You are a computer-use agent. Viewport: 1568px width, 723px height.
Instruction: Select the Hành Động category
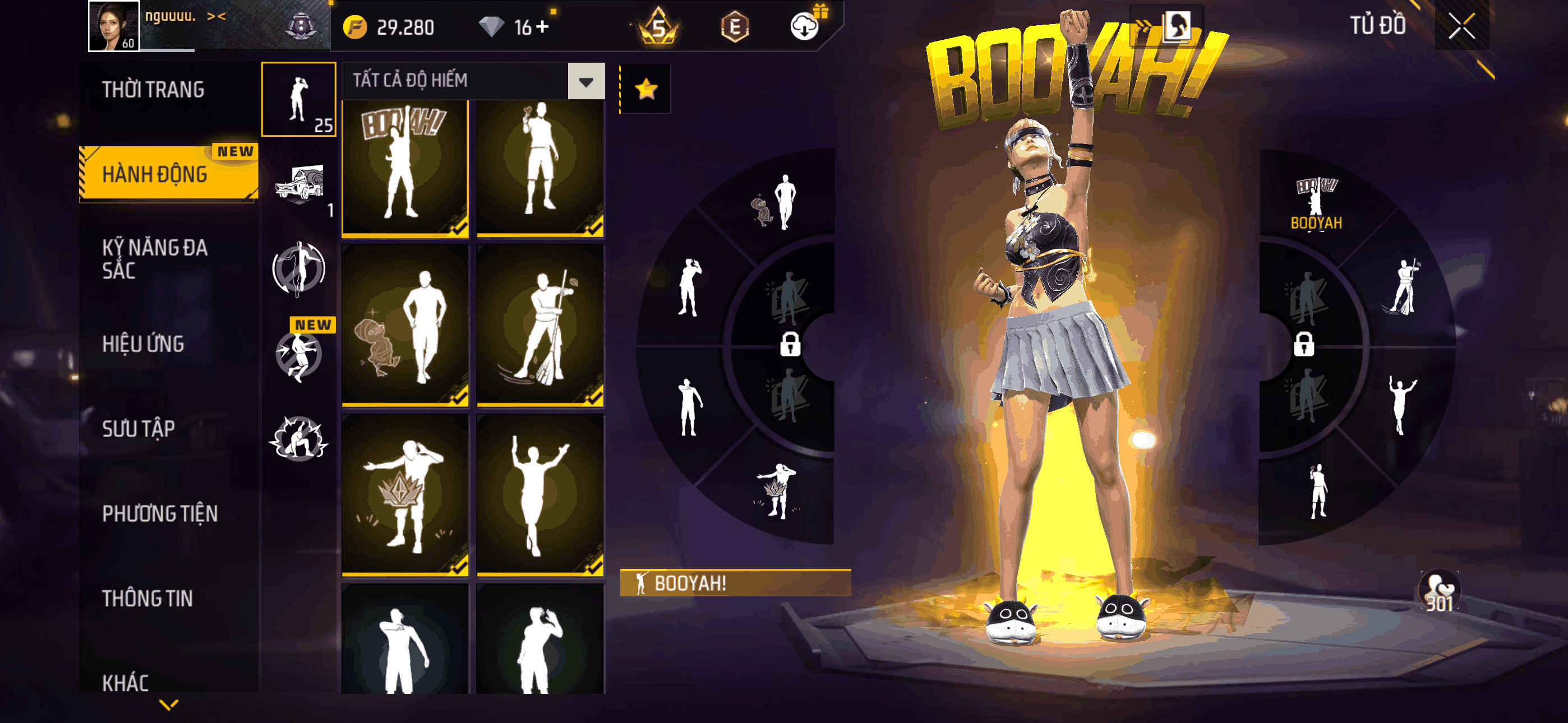pos(155,174)
